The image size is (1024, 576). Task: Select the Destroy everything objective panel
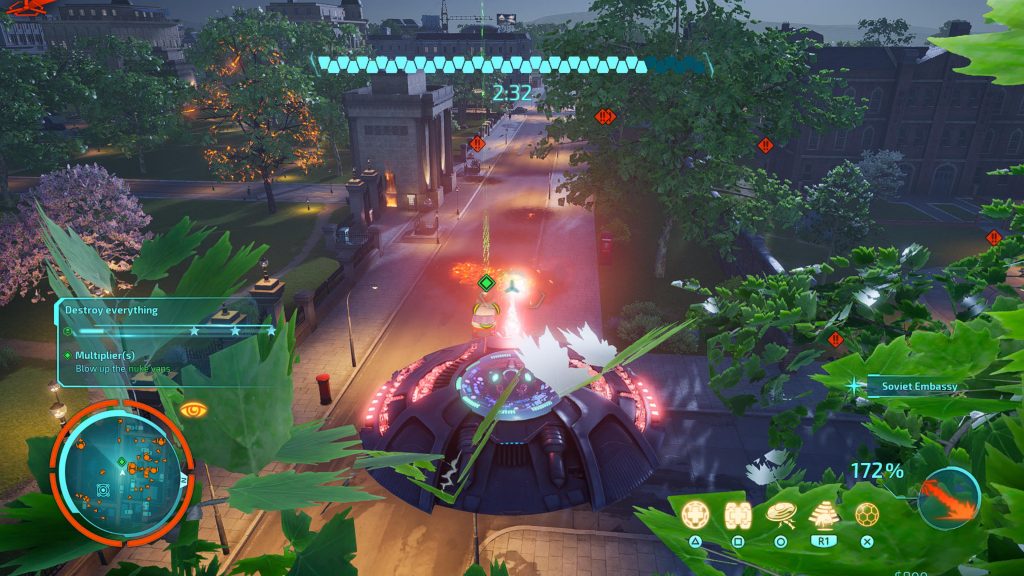[166, 321]
